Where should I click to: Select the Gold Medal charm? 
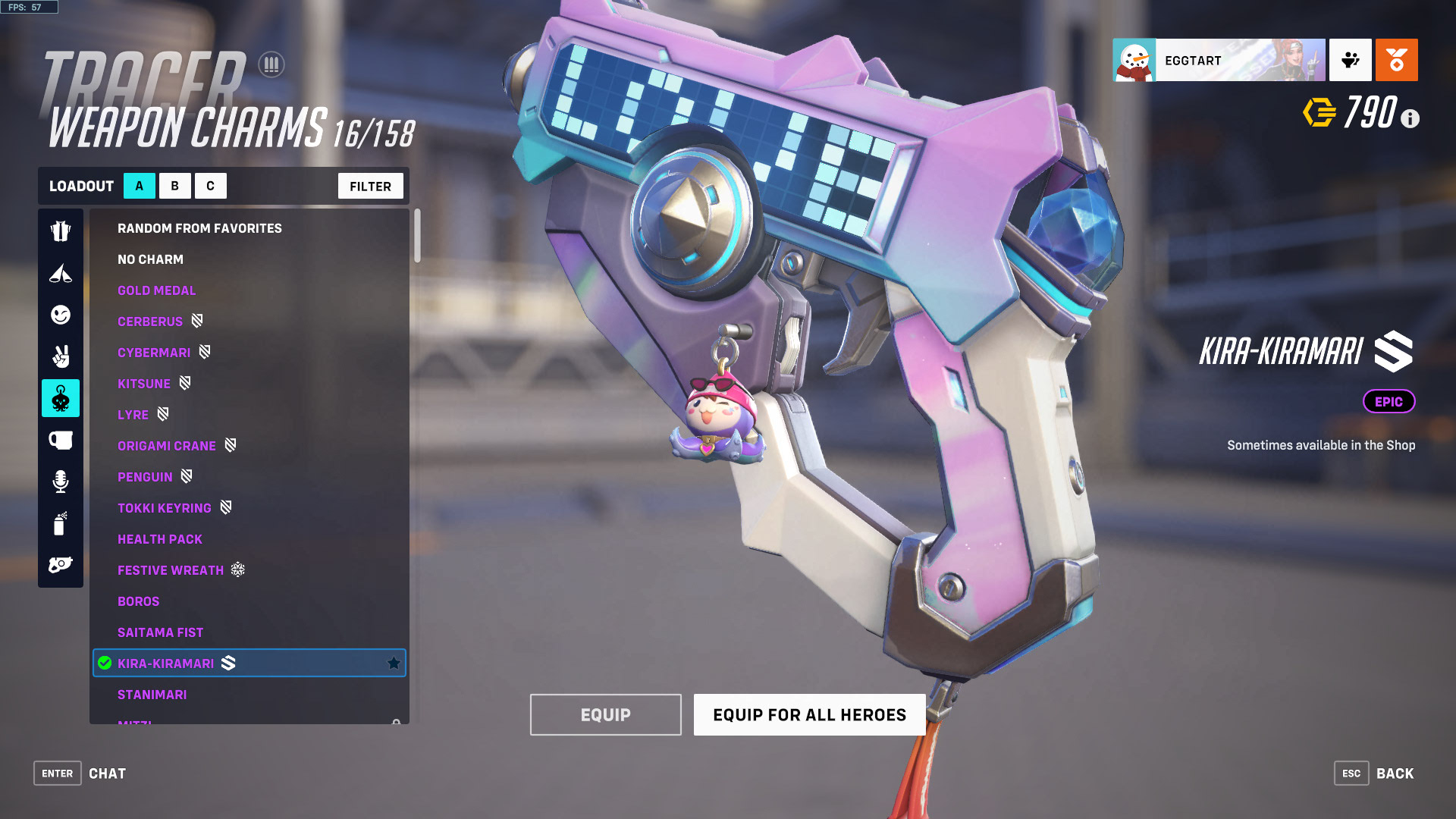[156, 290]
